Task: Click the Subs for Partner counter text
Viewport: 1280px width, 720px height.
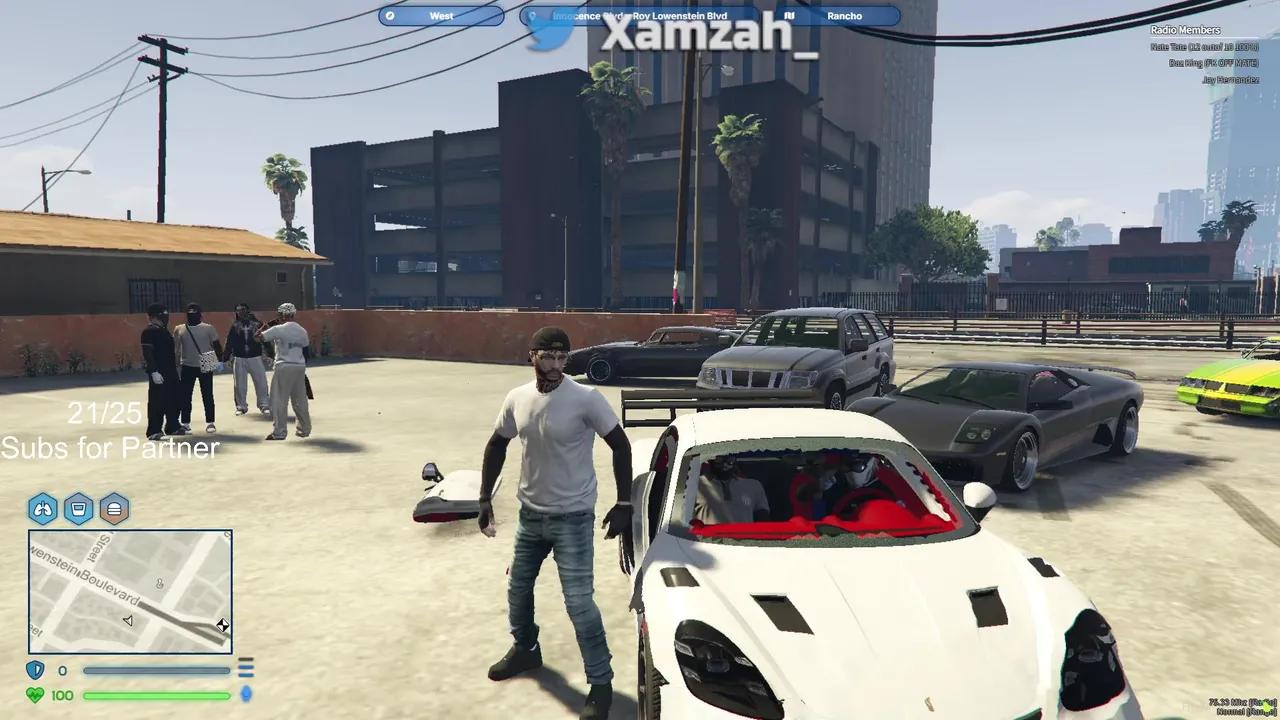Action: pos(110,448)
